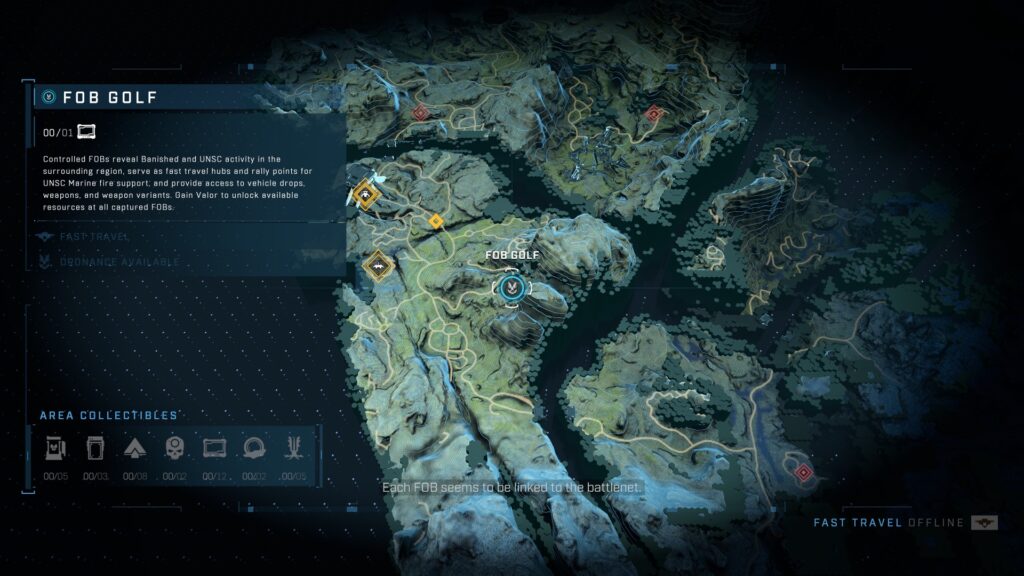1024x576 pixels.
Task: Click the UNSC audio log collectible in Area Collectibles
Action: [214, 448]
